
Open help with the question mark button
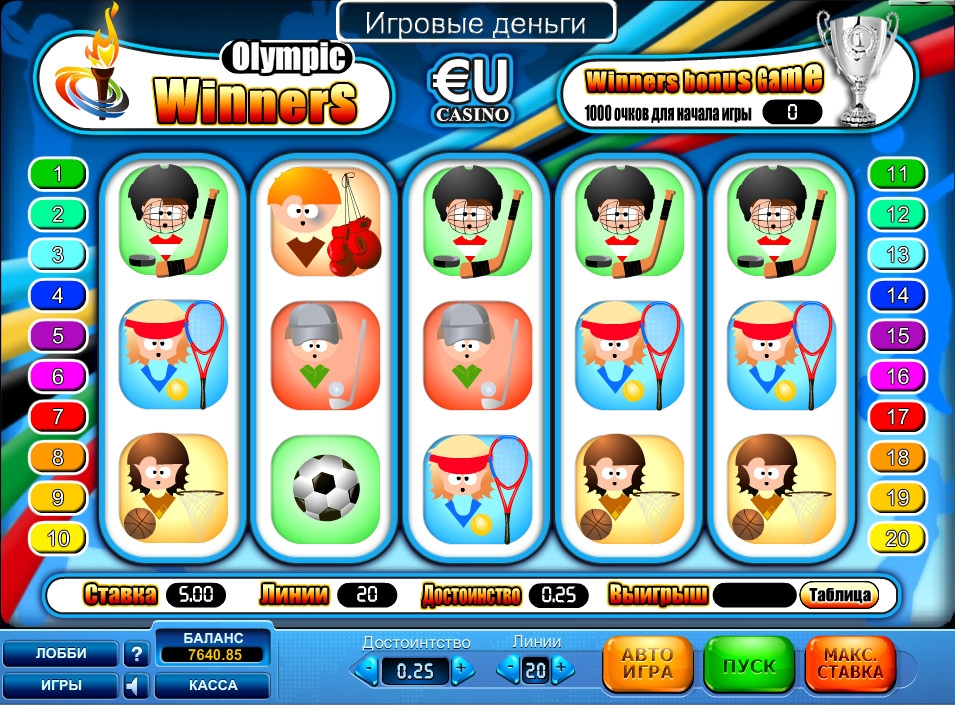tap(136, 654)
